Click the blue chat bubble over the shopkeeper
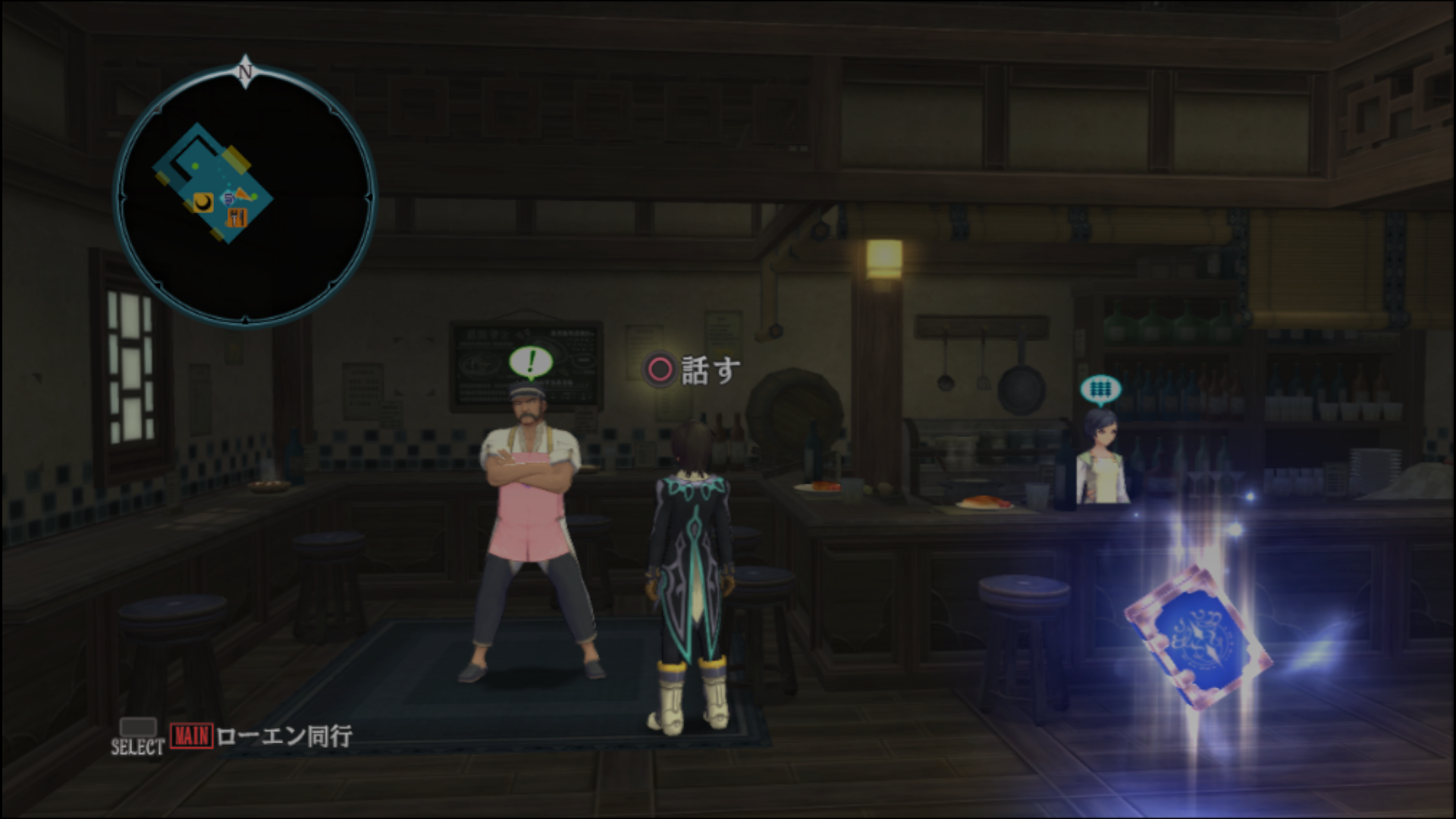Viewport: 1456px width, 819px height. (x=1100, y=390)
